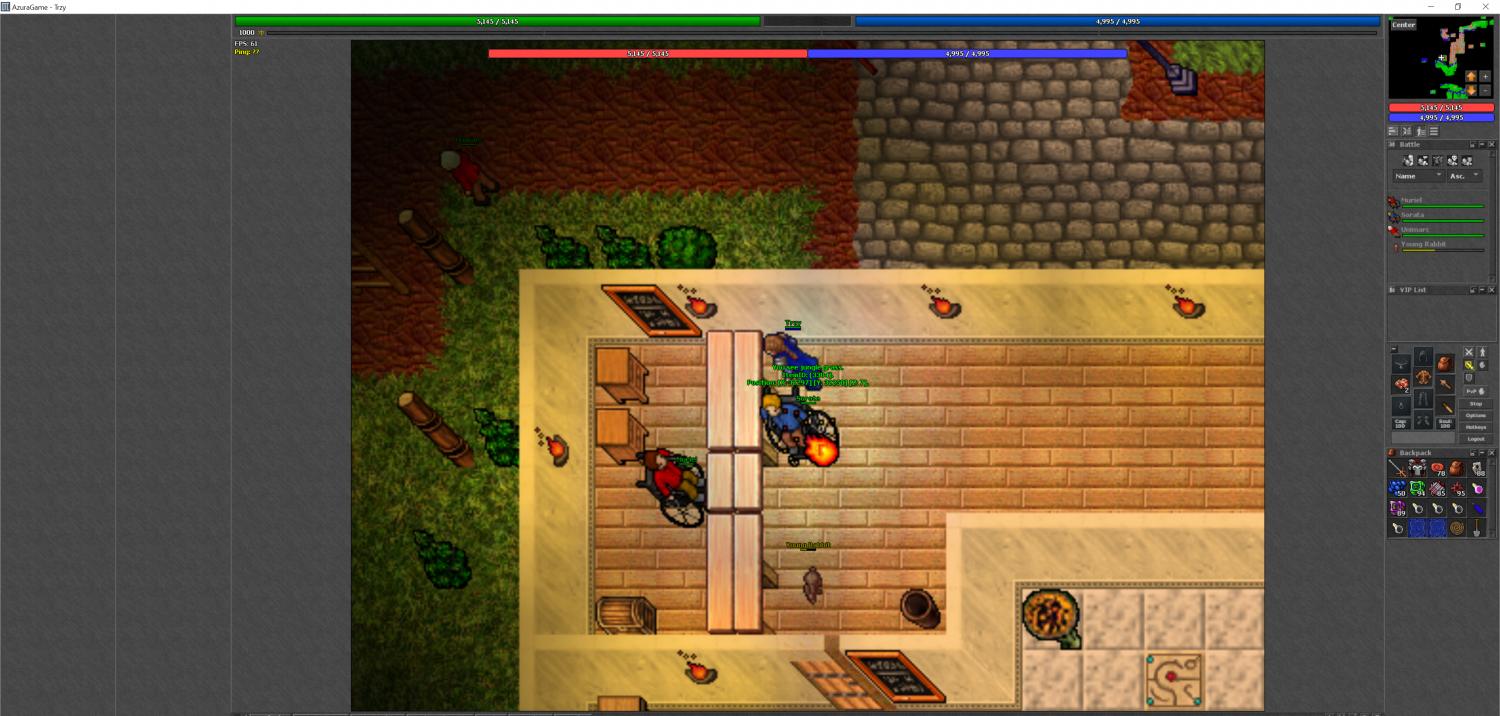Image resolution: width=1500 pixels, height=716 pixels.
Task: Click the Stop button
Action: pos(1475,403)
